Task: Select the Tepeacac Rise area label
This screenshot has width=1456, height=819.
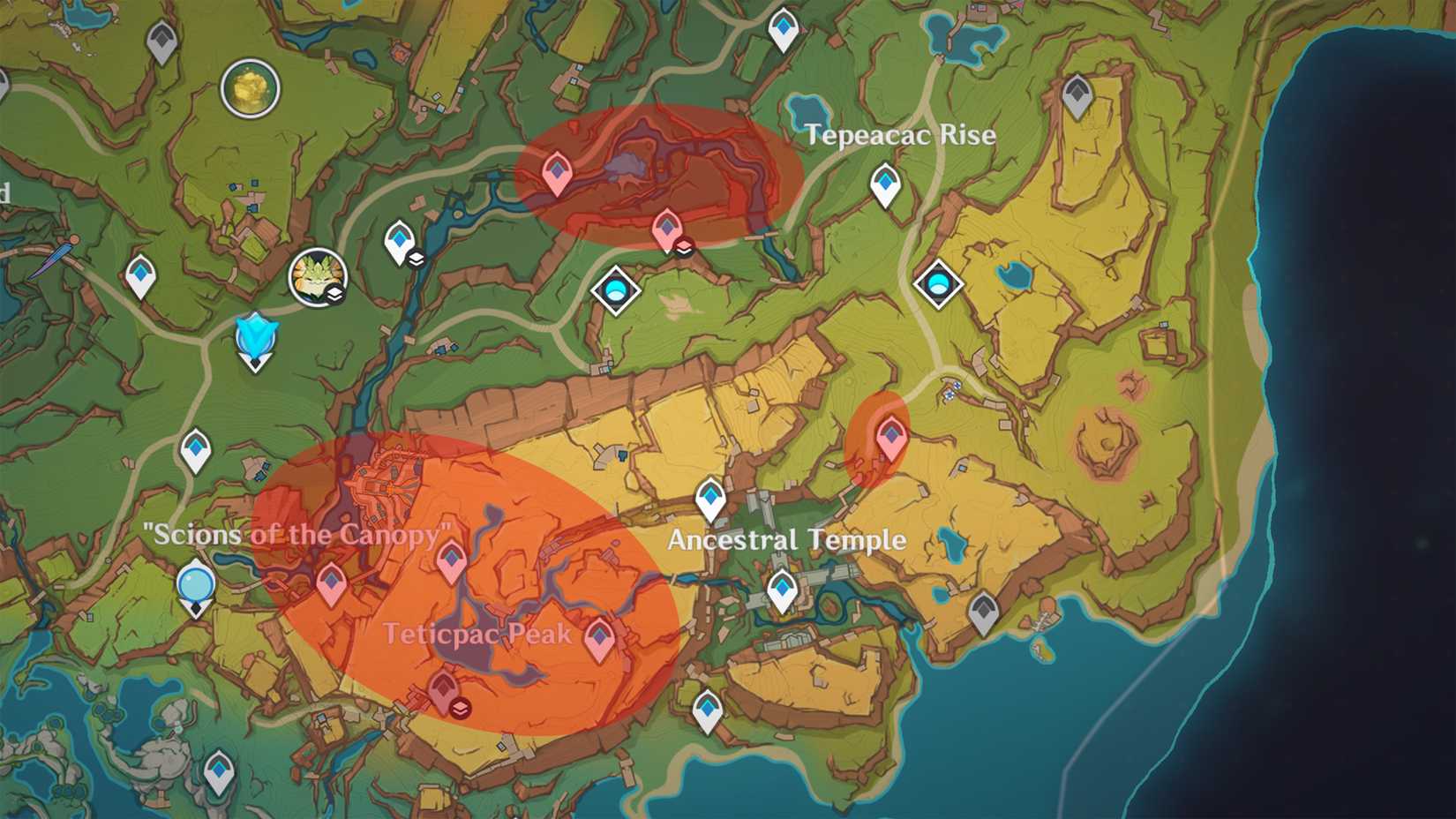Action: coord(900,136)
